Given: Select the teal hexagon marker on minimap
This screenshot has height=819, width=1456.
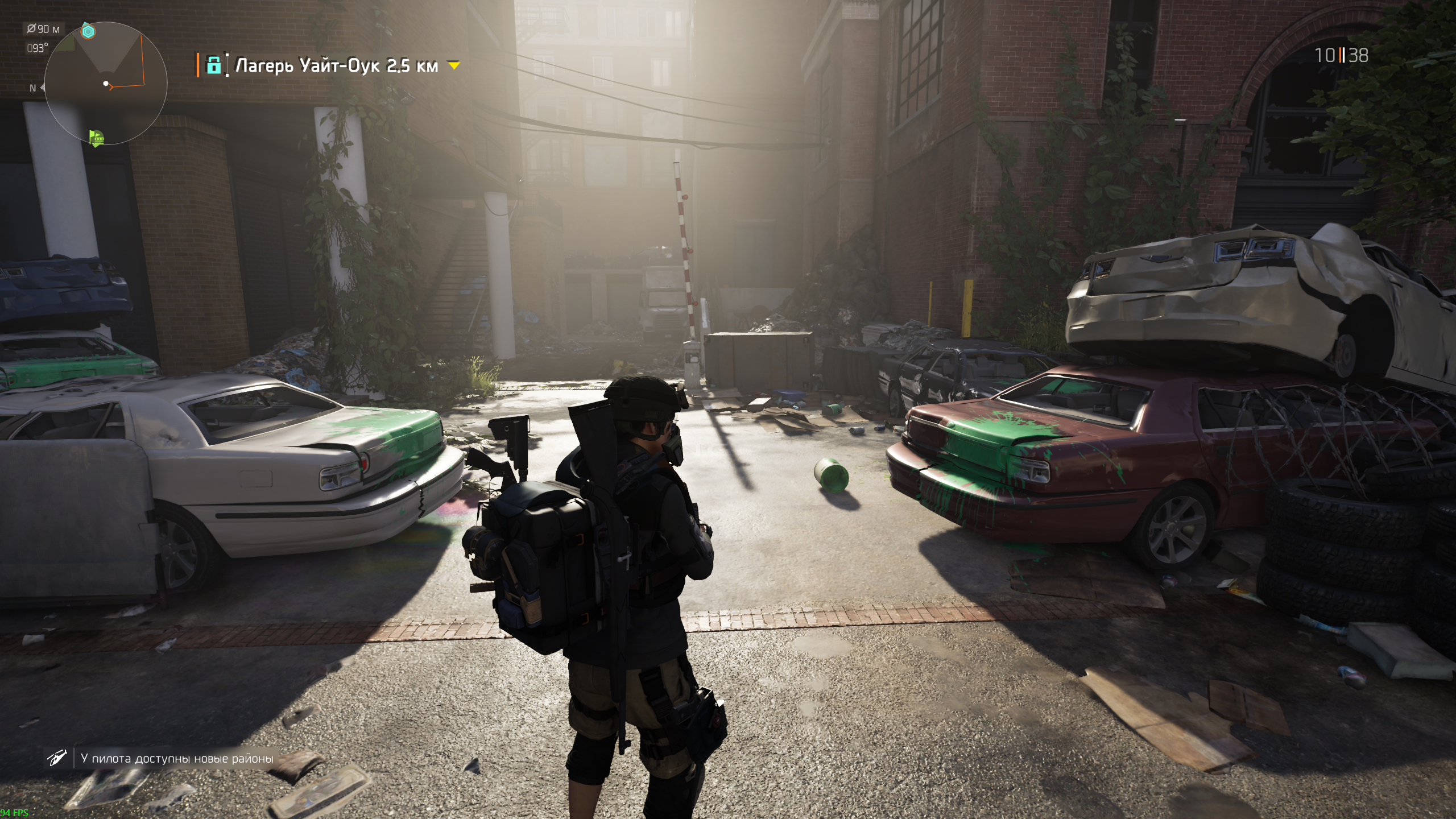Looking at the screenshot, I should (88, 32).
